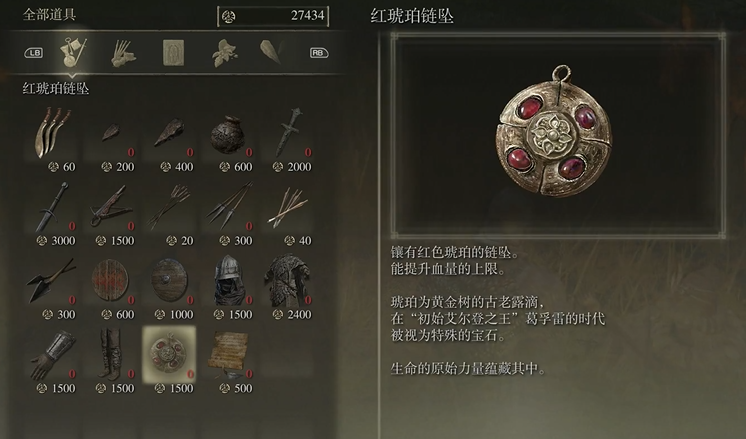
Task: Switch to the plant sprig category tab
Action: pos(224,52)
